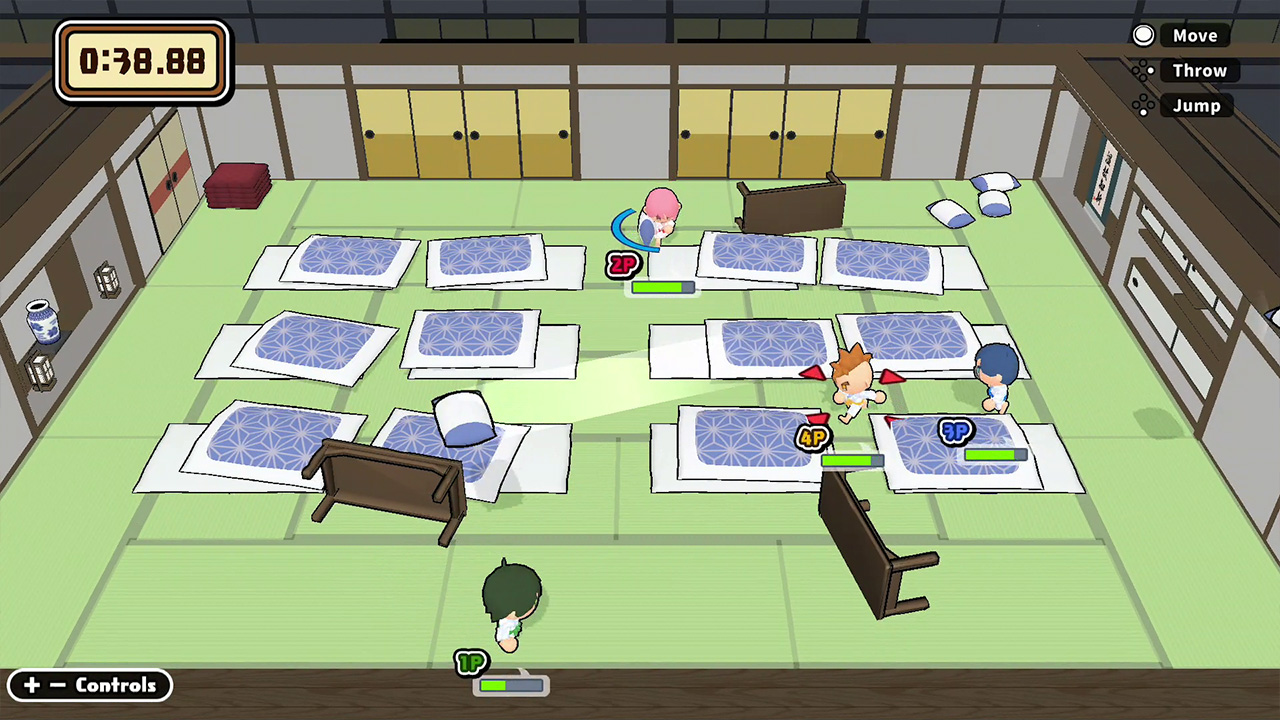Click the Jump label

tap(1196, 105)
